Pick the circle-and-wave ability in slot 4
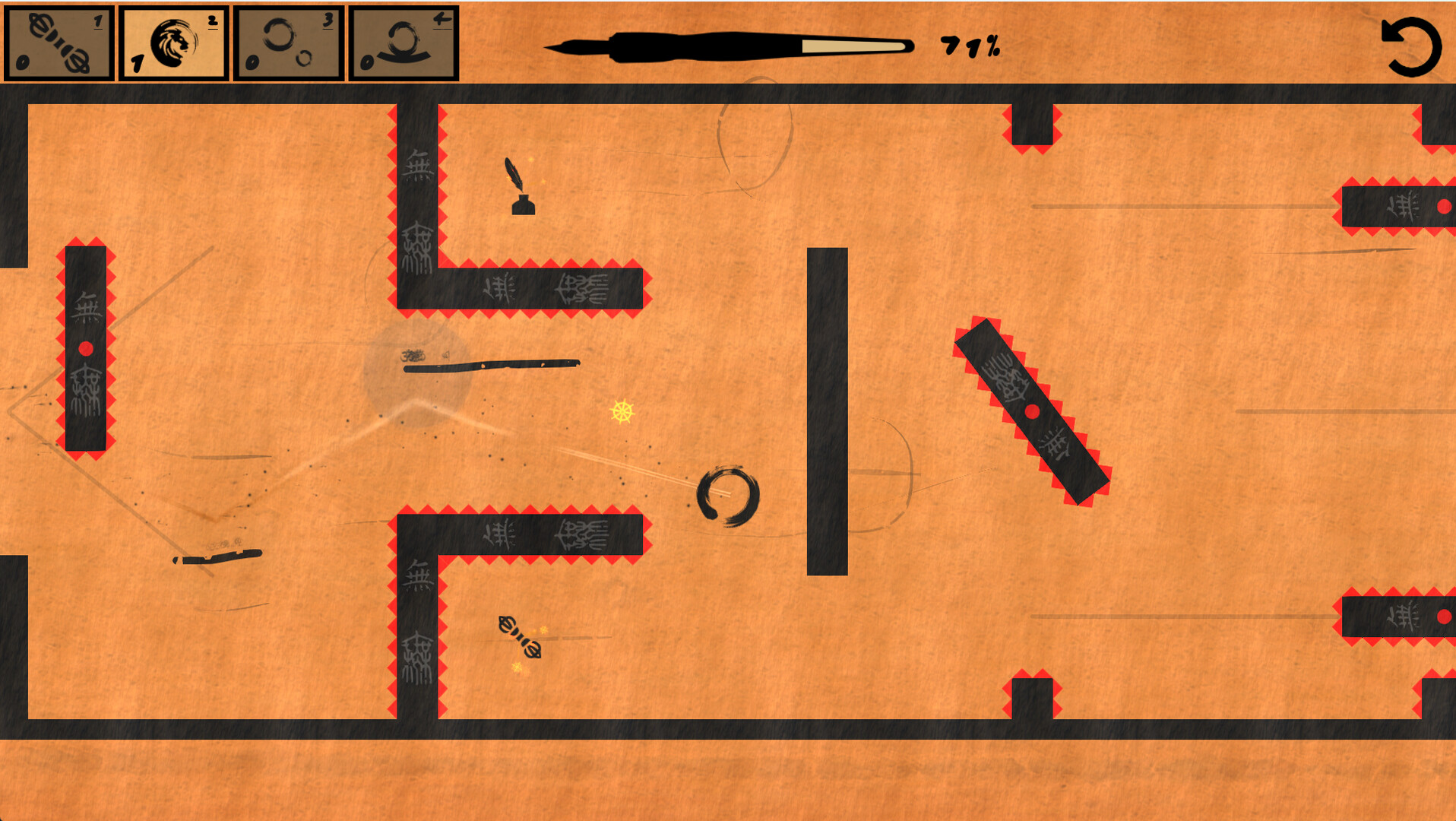Viewport: 1456px width, 821px height. pyautogui.click(x=403, y=42)
